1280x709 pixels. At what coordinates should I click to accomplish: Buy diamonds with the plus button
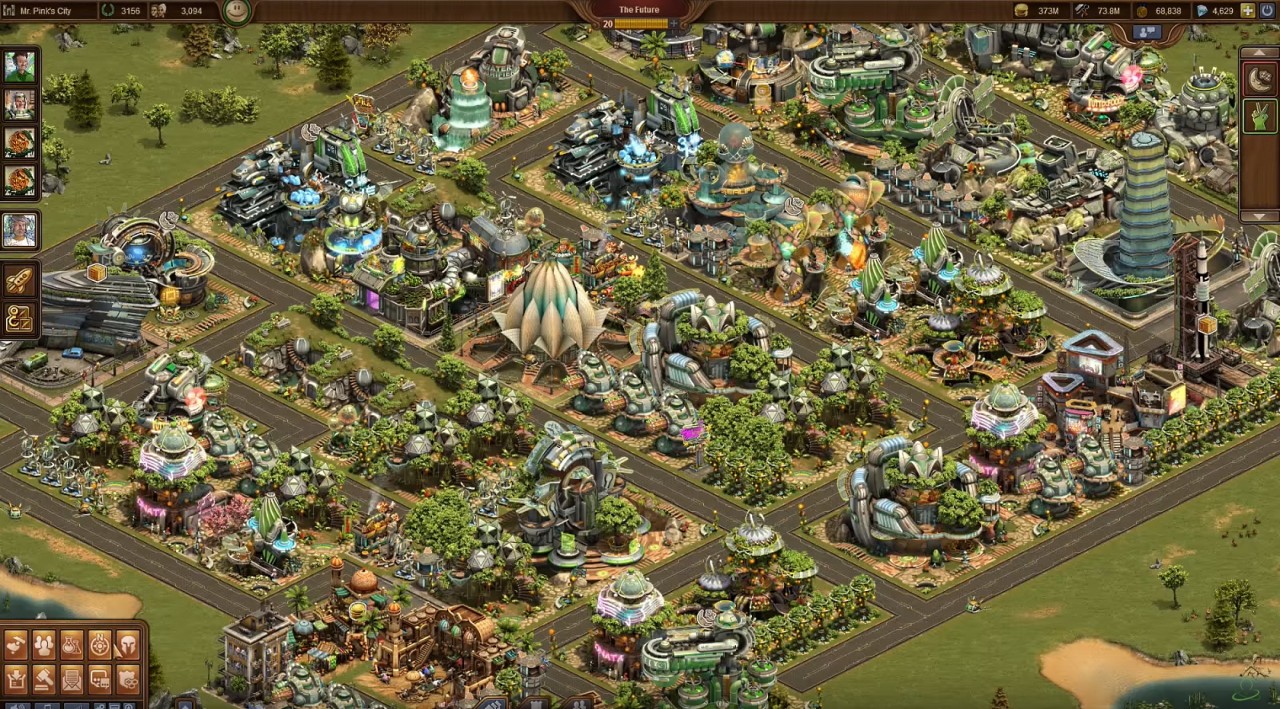pos(1247,11)
